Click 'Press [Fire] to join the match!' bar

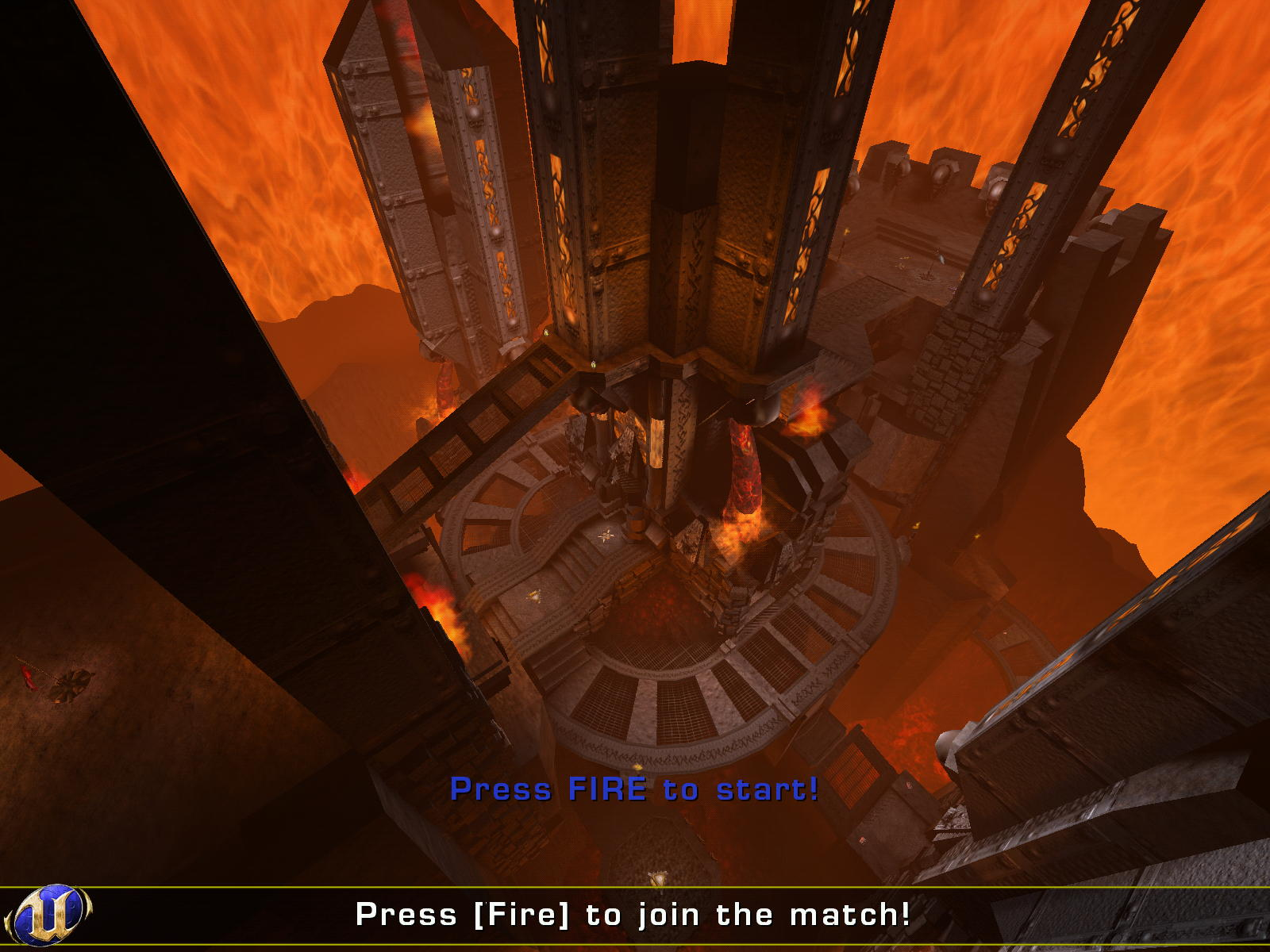tap(635, 914)
